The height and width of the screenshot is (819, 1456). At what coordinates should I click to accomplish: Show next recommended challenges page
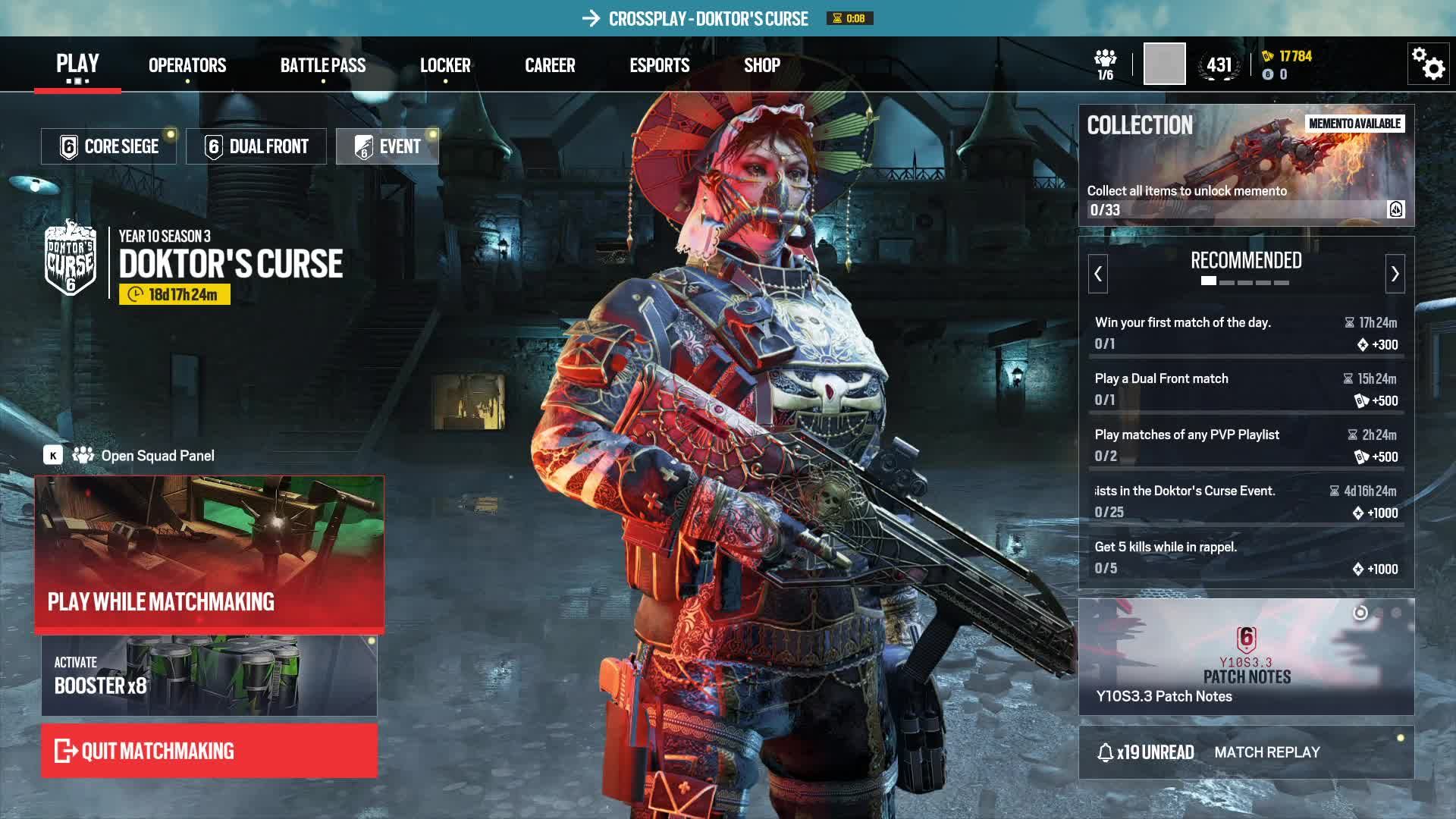point(1395,274)
